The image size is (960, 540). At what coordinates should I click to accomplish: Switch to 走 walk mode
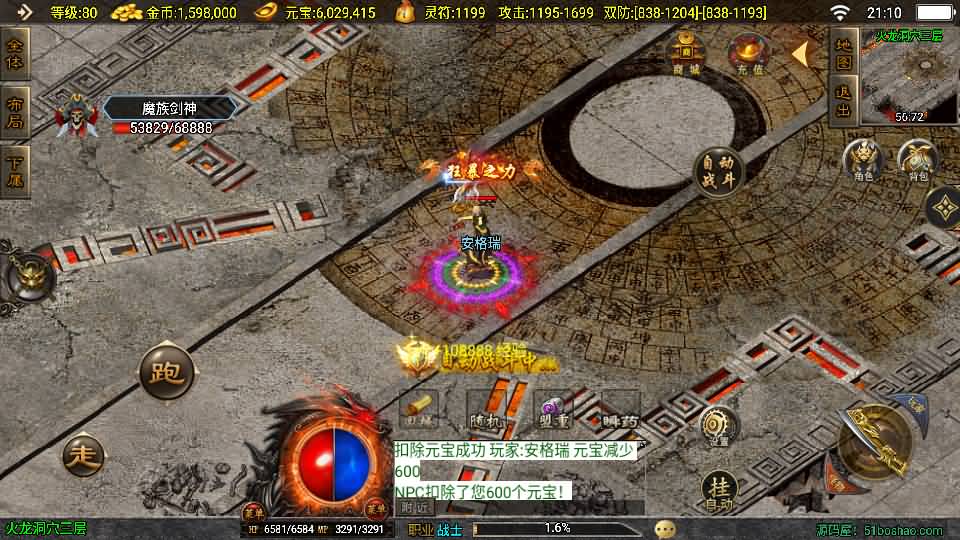(x=82, y=455)
